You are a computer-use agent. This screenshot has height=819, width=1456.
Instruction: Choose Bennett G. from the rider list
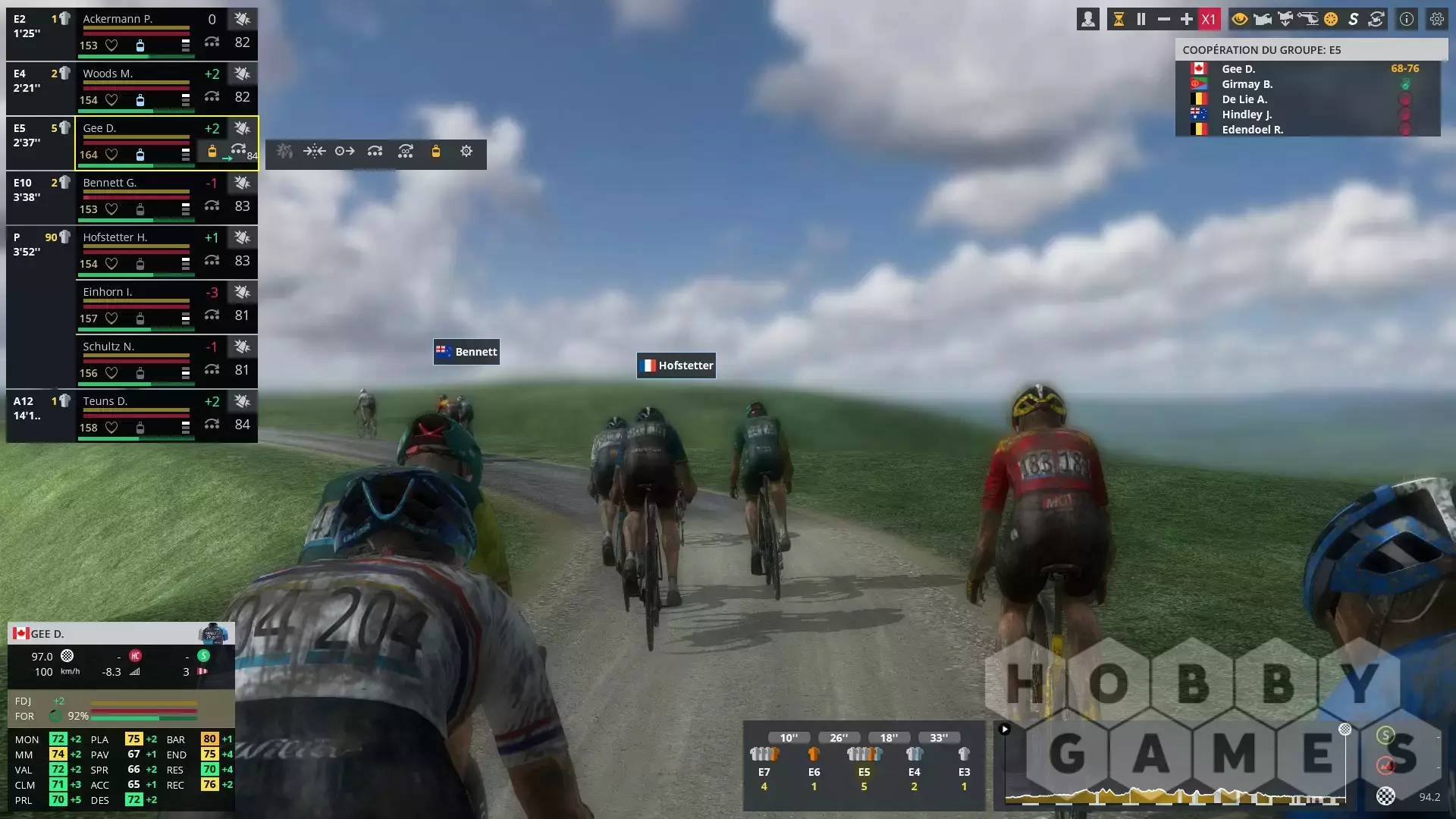110,183
